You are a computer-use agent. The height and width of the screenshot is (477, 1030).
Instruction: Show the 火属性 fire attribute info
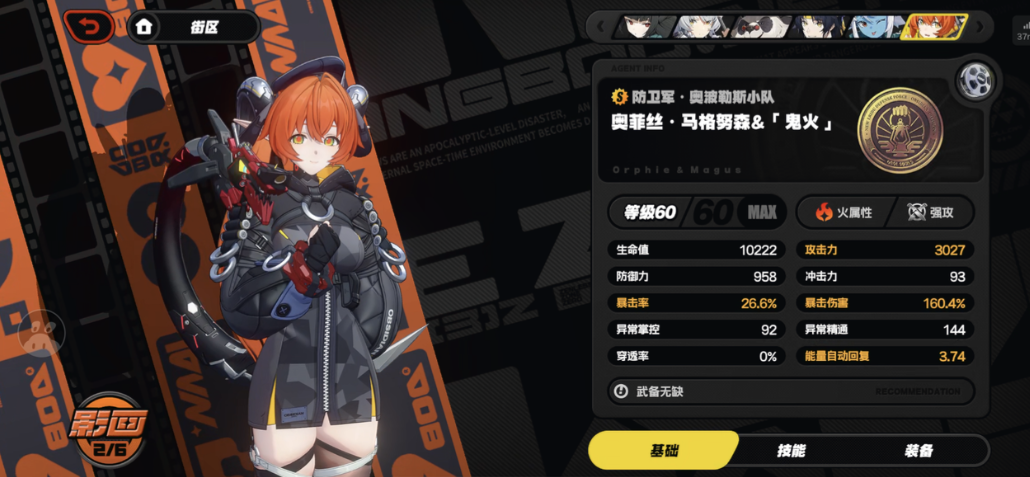[x=843, y=212]
